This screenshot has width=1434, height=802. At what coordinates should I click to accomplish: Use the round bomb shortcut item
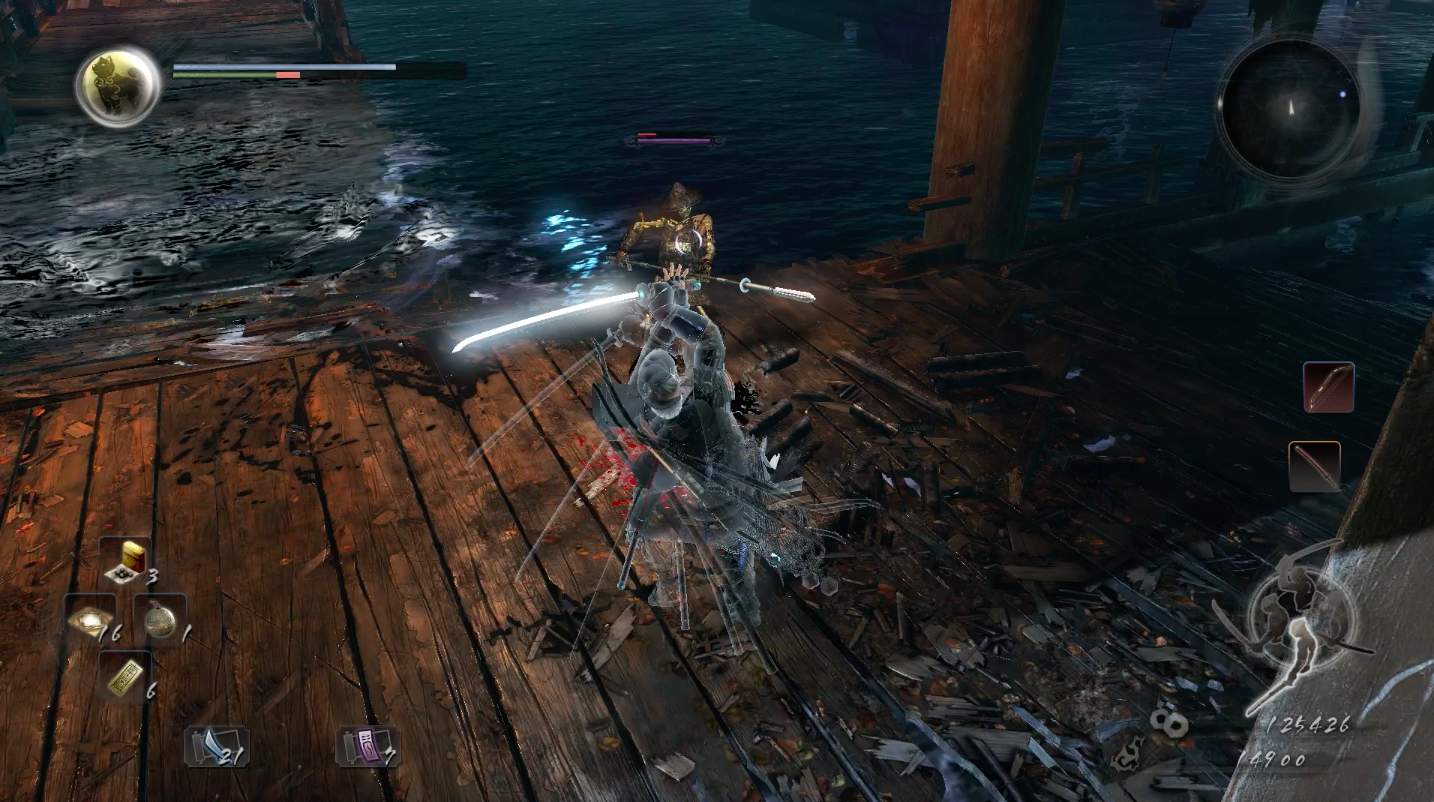[160, 620]
